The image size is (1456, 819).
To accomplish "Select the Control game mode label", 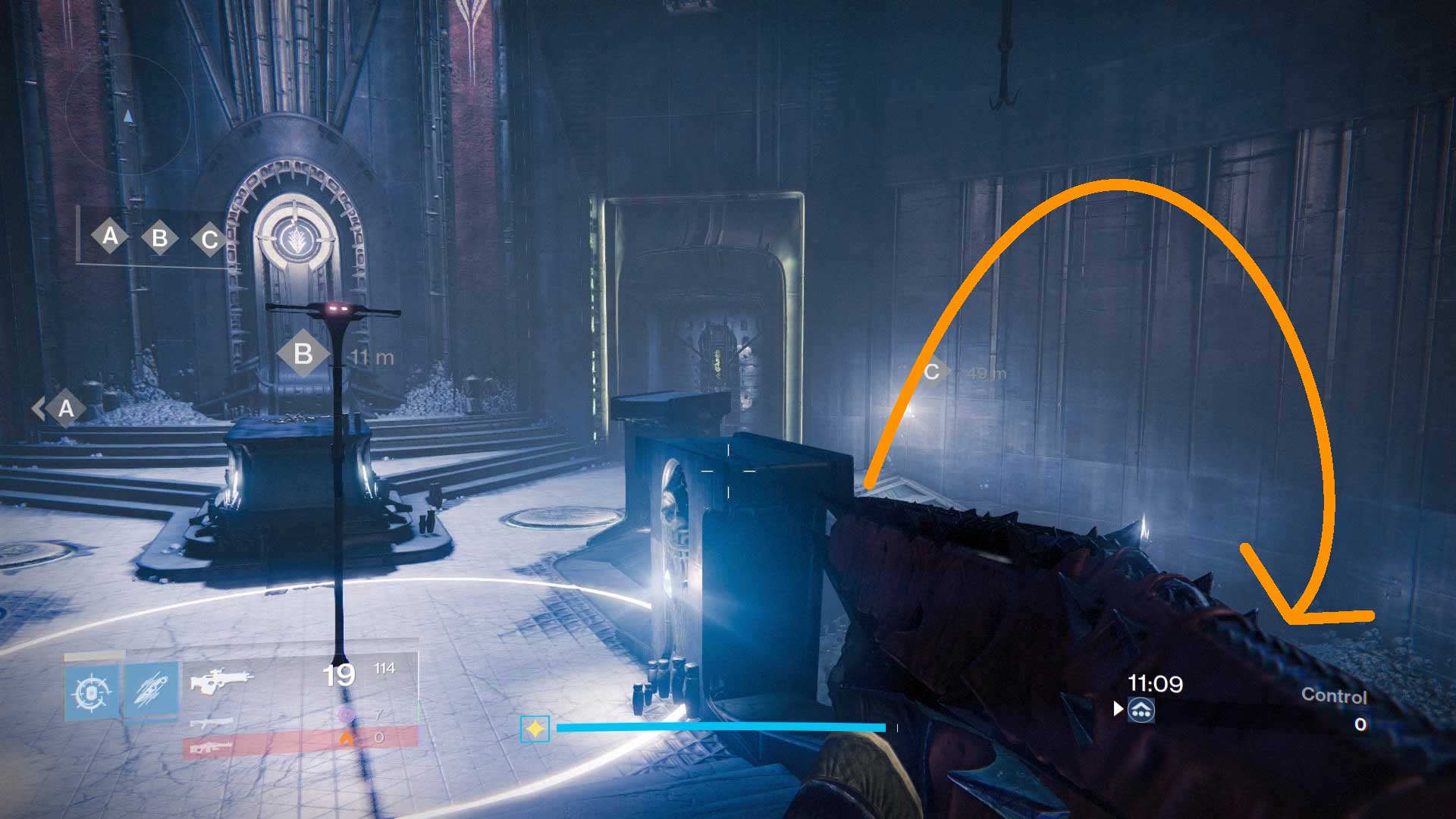I will coord(1335,695).
